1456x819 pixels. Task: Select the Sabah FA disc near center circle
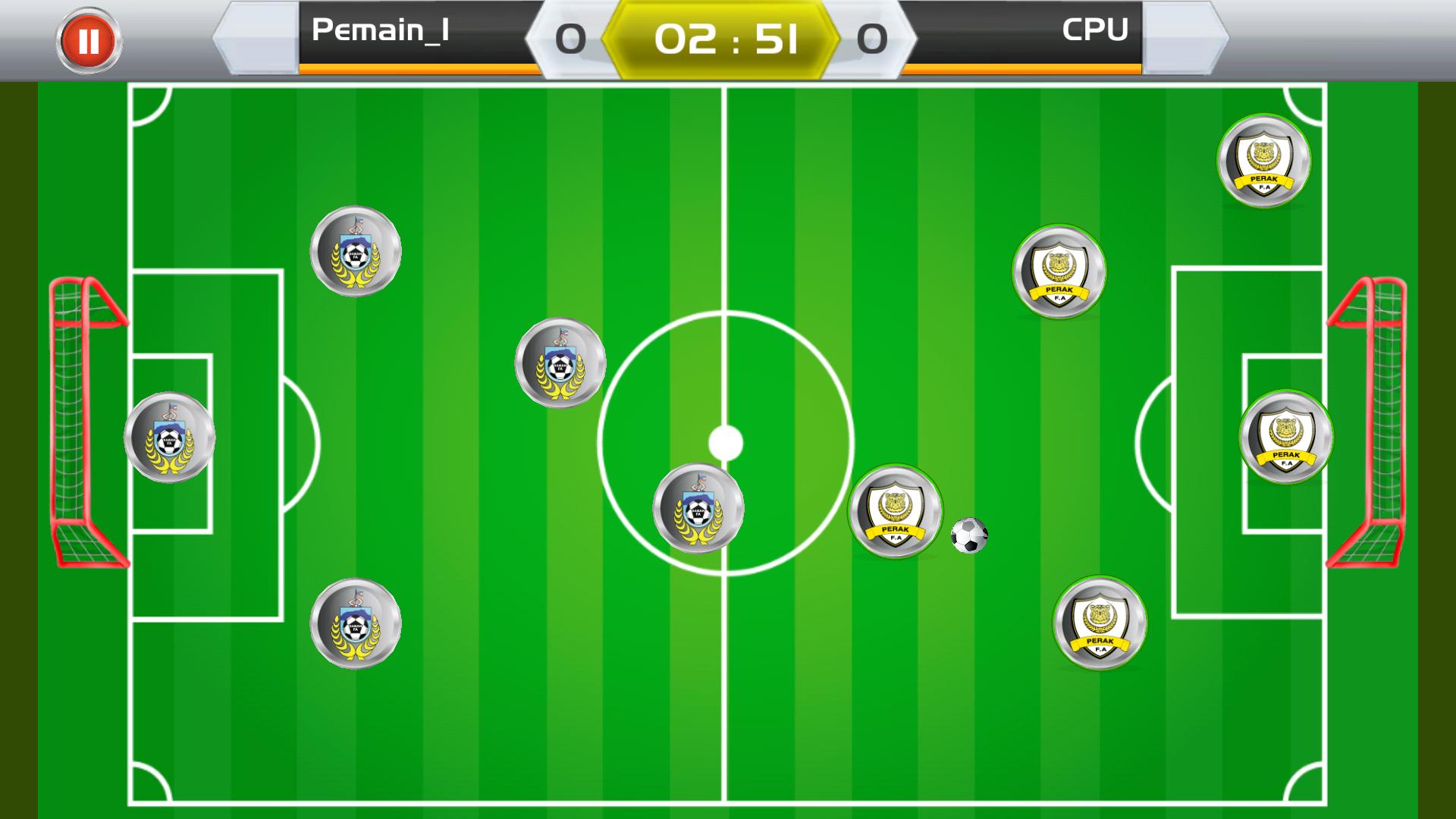point(698,507)
